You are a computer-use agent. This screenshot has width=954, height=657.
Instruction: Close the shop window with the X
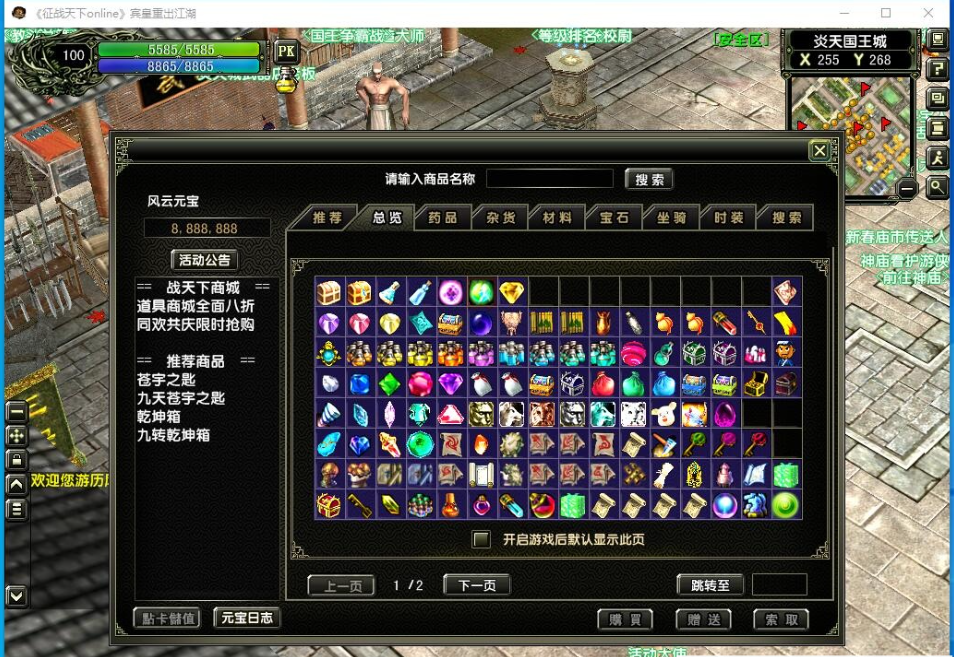[819, 151]
